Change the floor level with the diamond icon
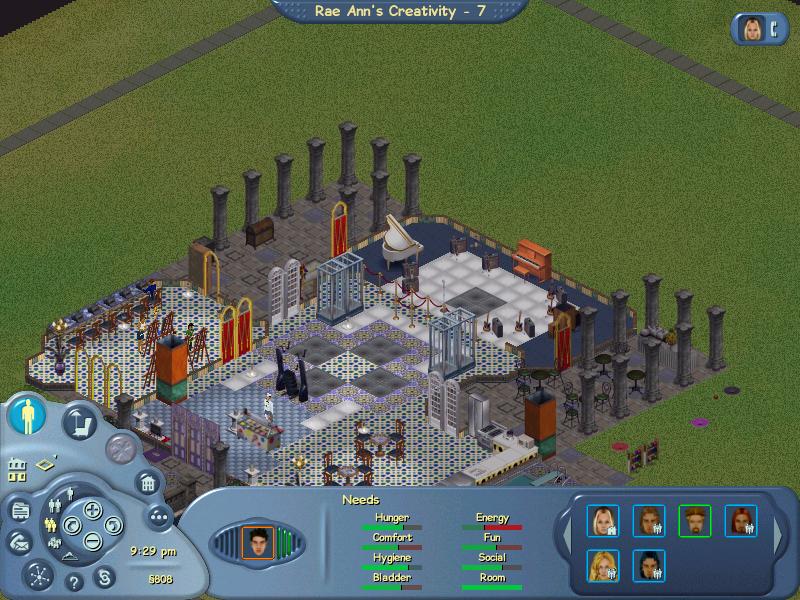The image size is (800, 600). (46, 465)
